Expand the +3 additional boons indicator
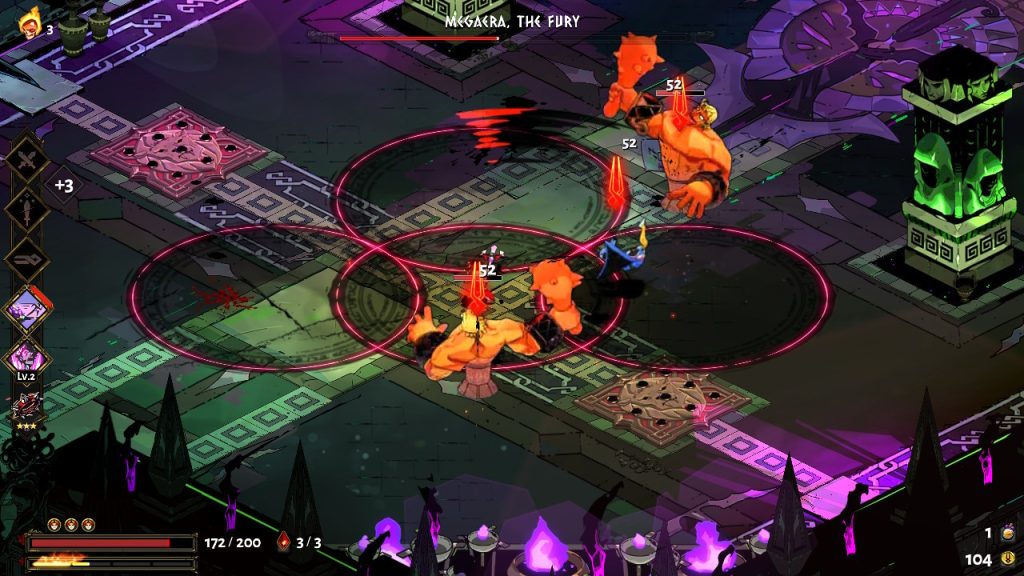Screen dimensions: 1024x576 [x=64, y=186]
